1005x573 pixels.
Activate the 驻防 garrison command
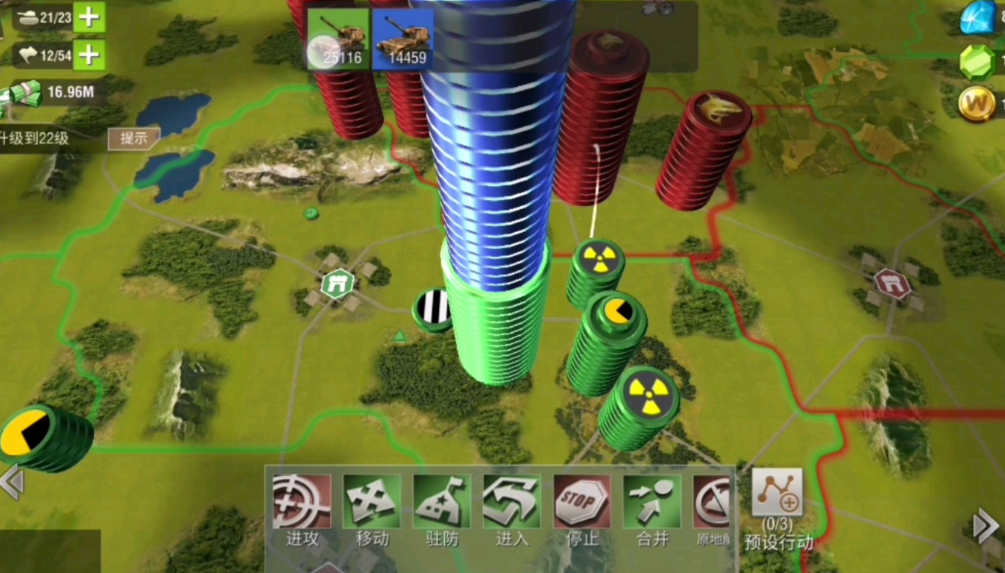pyautogui.click(x=442, y=510)
